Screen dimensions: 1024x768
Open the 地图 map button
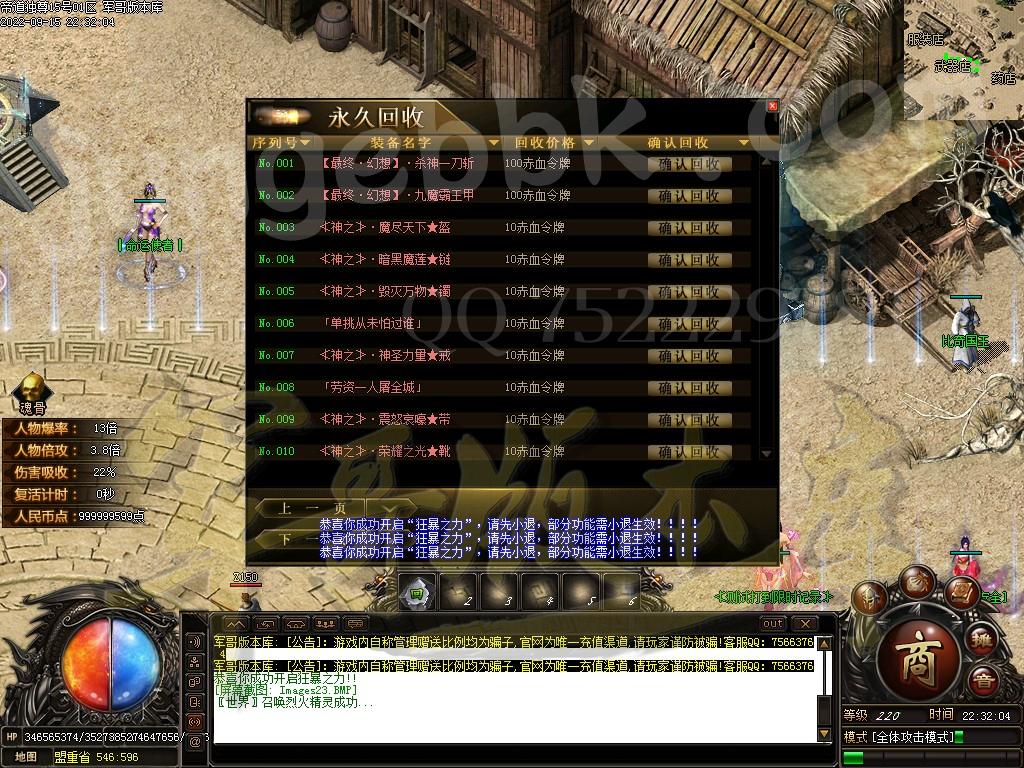tap(26, 757)
